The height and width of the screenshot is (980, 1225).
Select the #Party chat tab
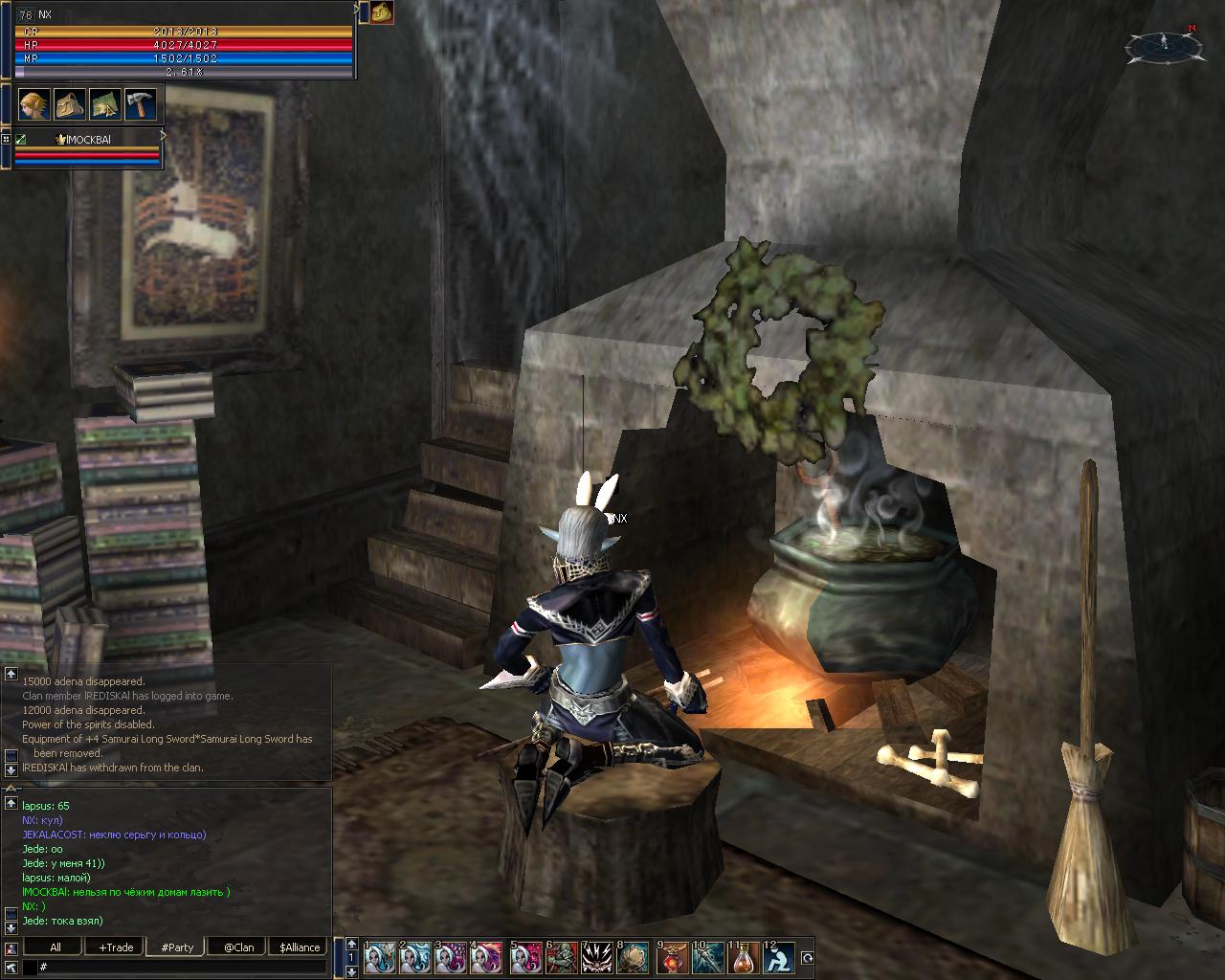pyautogui.click(x=177, y=947)
